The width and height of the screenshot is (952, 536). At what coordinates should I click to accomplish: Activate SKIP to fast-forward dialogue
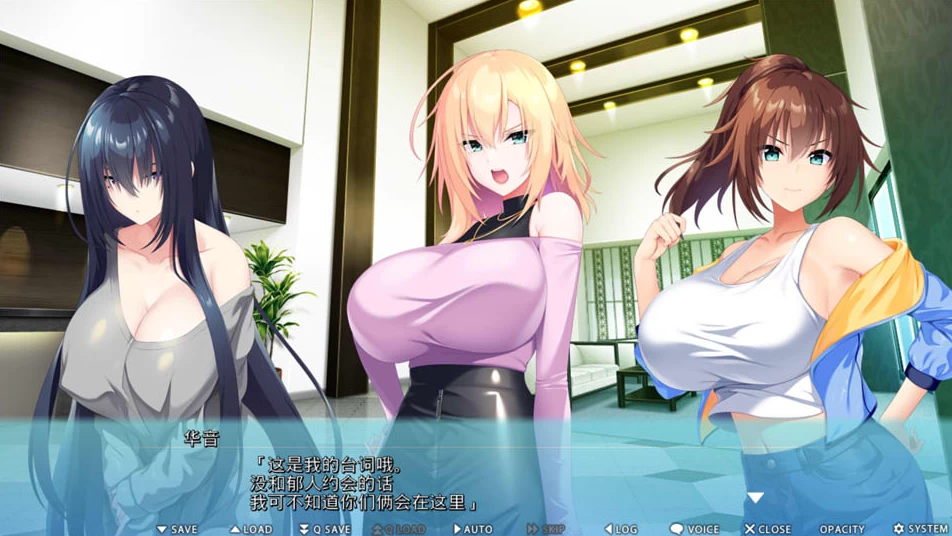click(546, 529)
